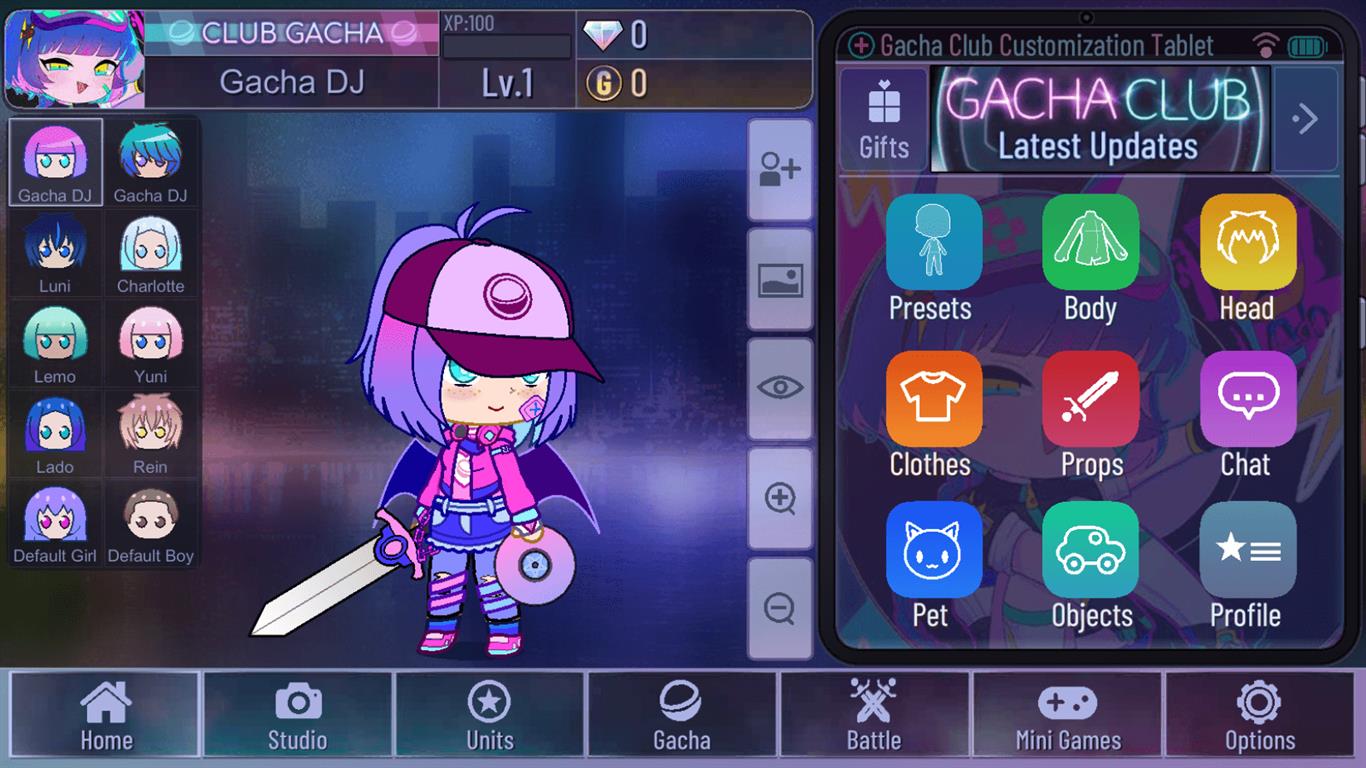Select the Props sword icon

[1089, 397]
